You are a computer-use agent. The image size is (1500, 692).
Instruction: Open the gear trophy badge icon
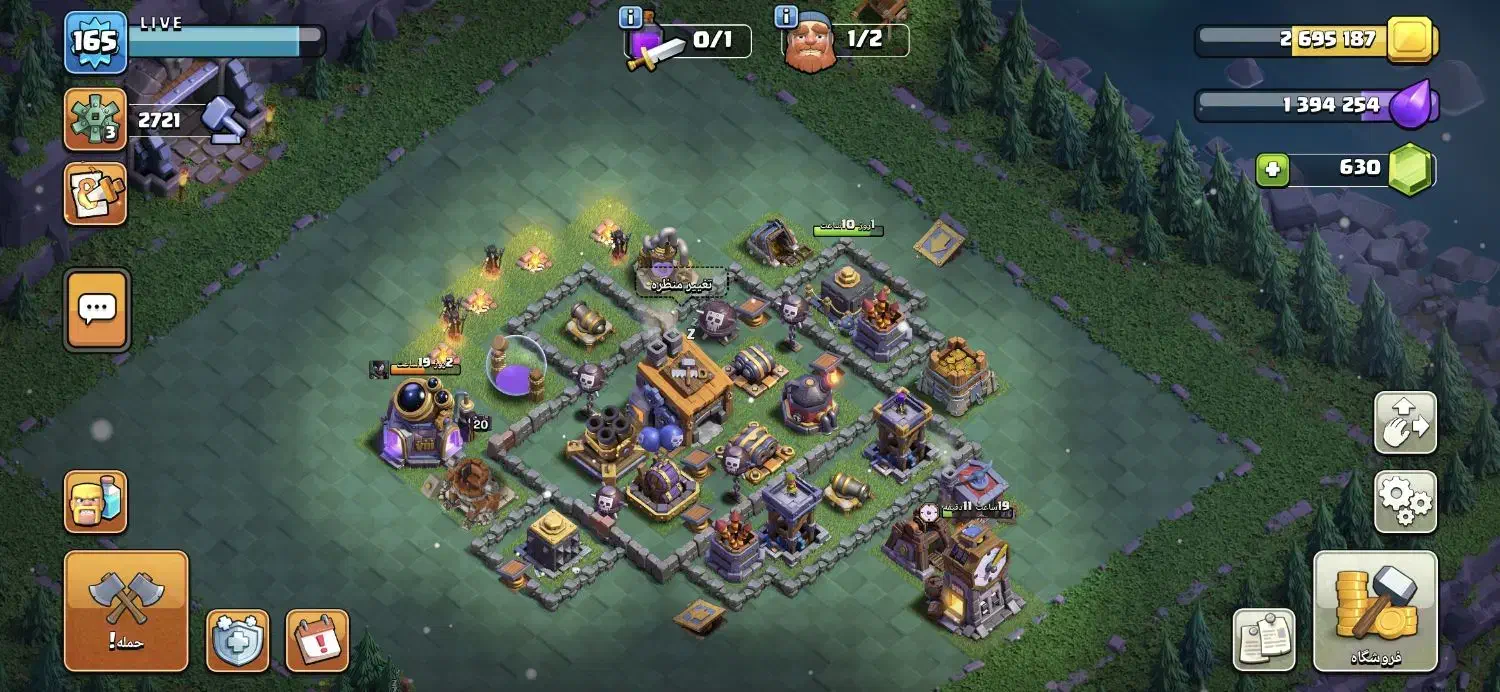click(x=95, y=120)
